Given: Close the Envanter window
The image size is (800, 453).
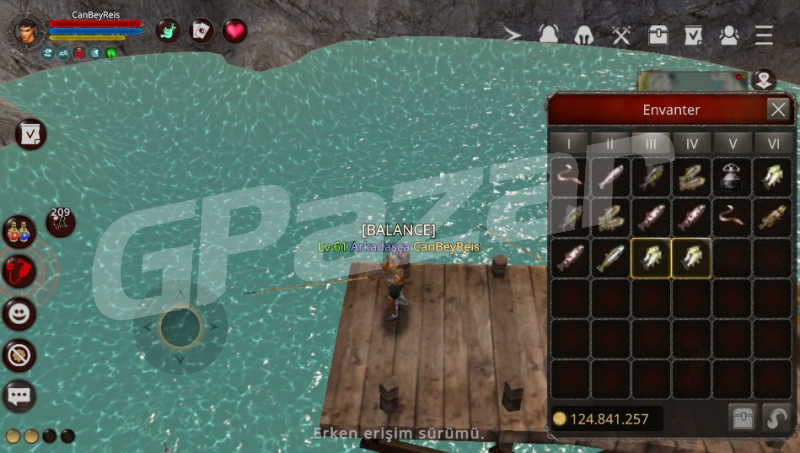Looking at the screenshot, I should [777, 109].
